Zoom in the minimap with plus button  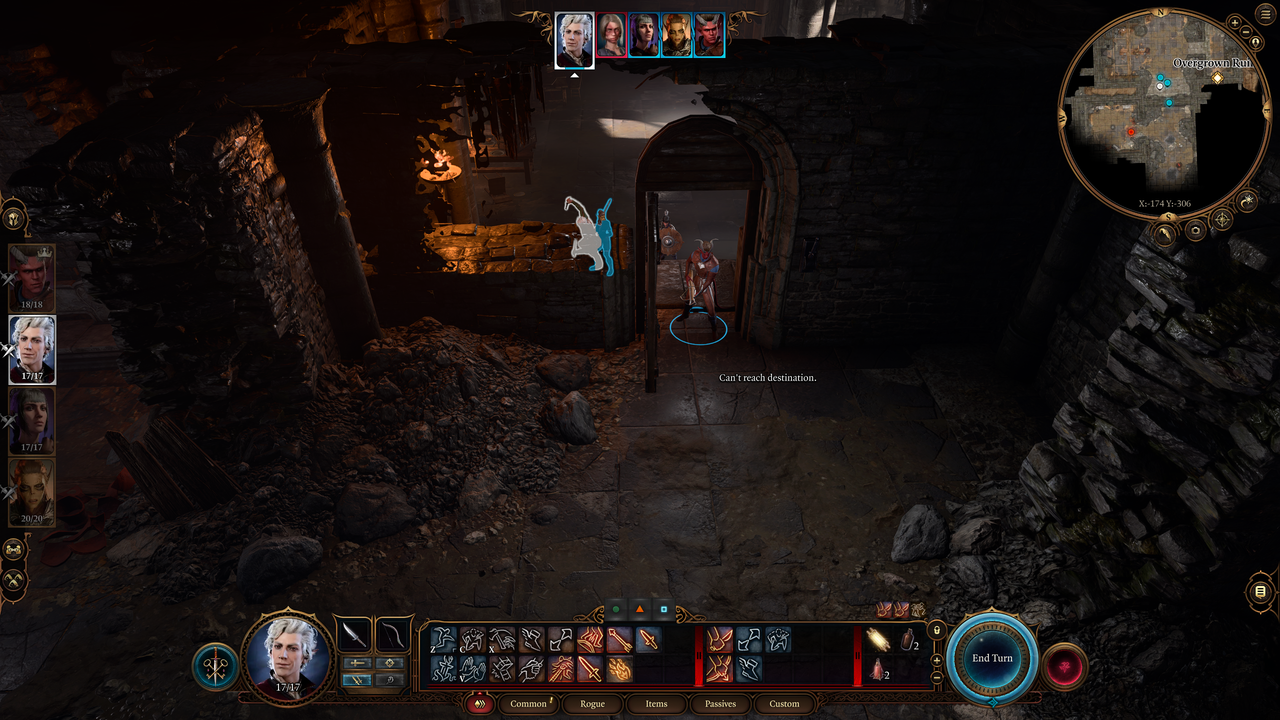click(x=1235, y=22)
